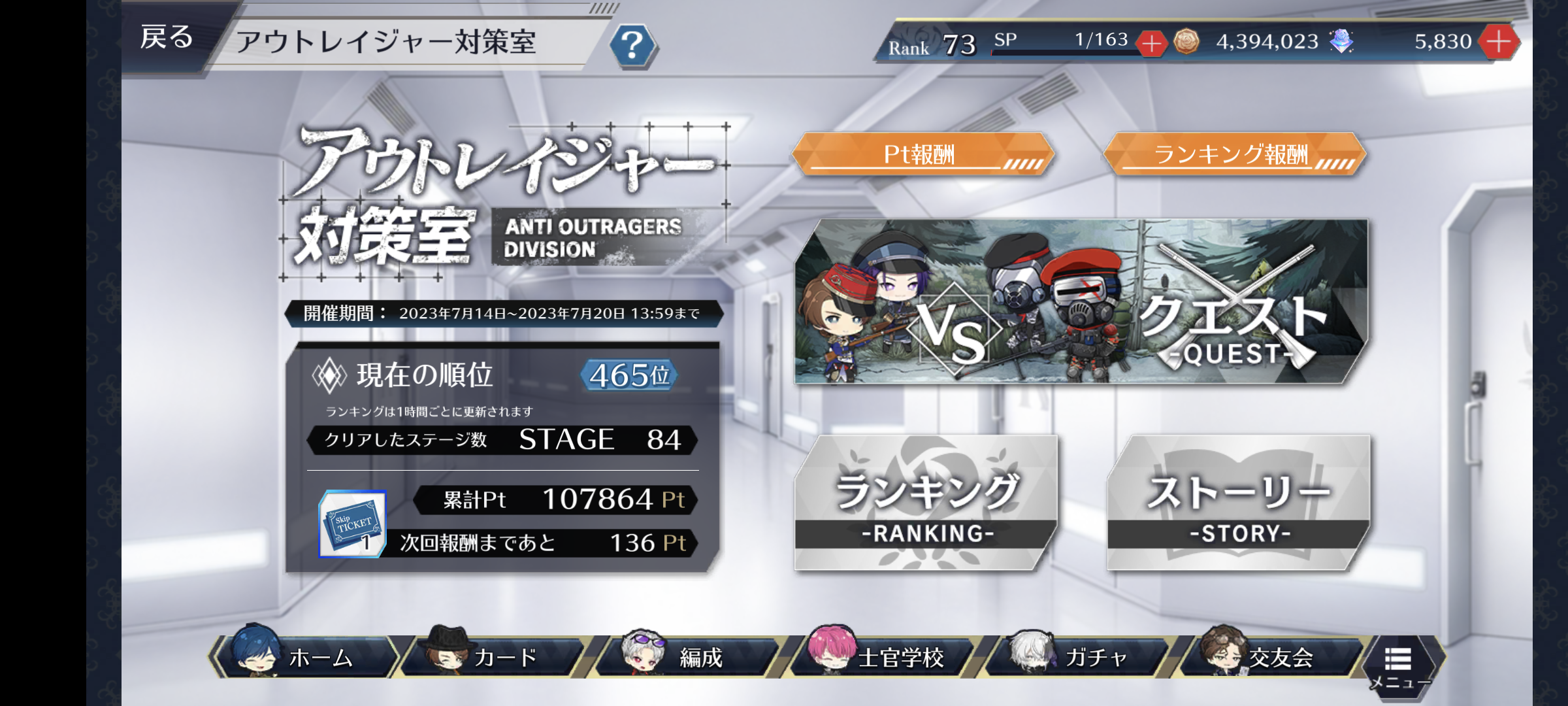This screenshot has width=1568, height=706.
Task: Tap the red plus next to SP
Action: click(1151, 44)
